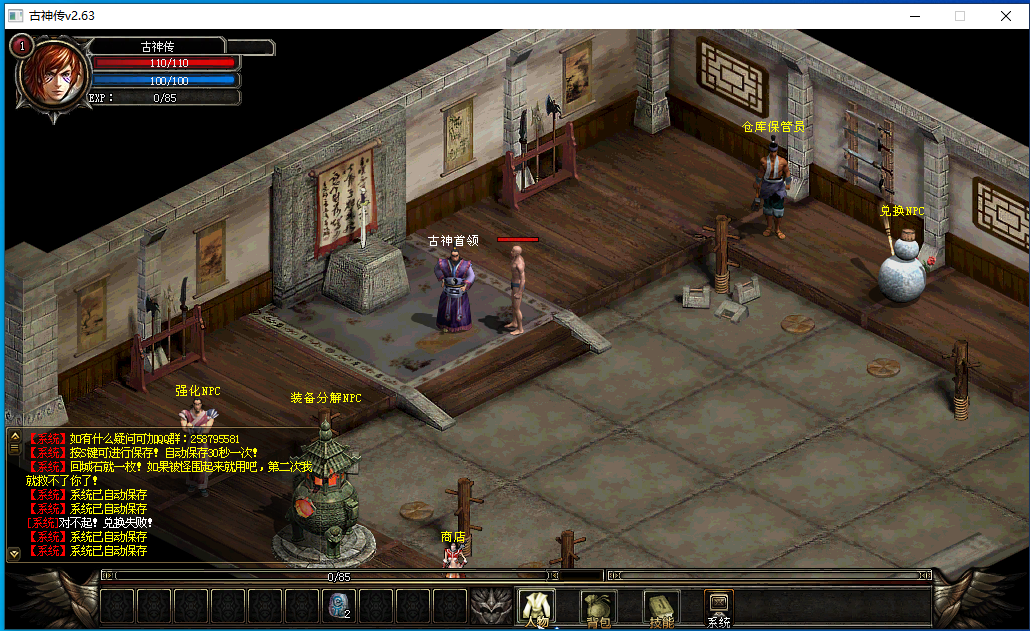Click the chat log scroll-up arrow

pos(14,437)
